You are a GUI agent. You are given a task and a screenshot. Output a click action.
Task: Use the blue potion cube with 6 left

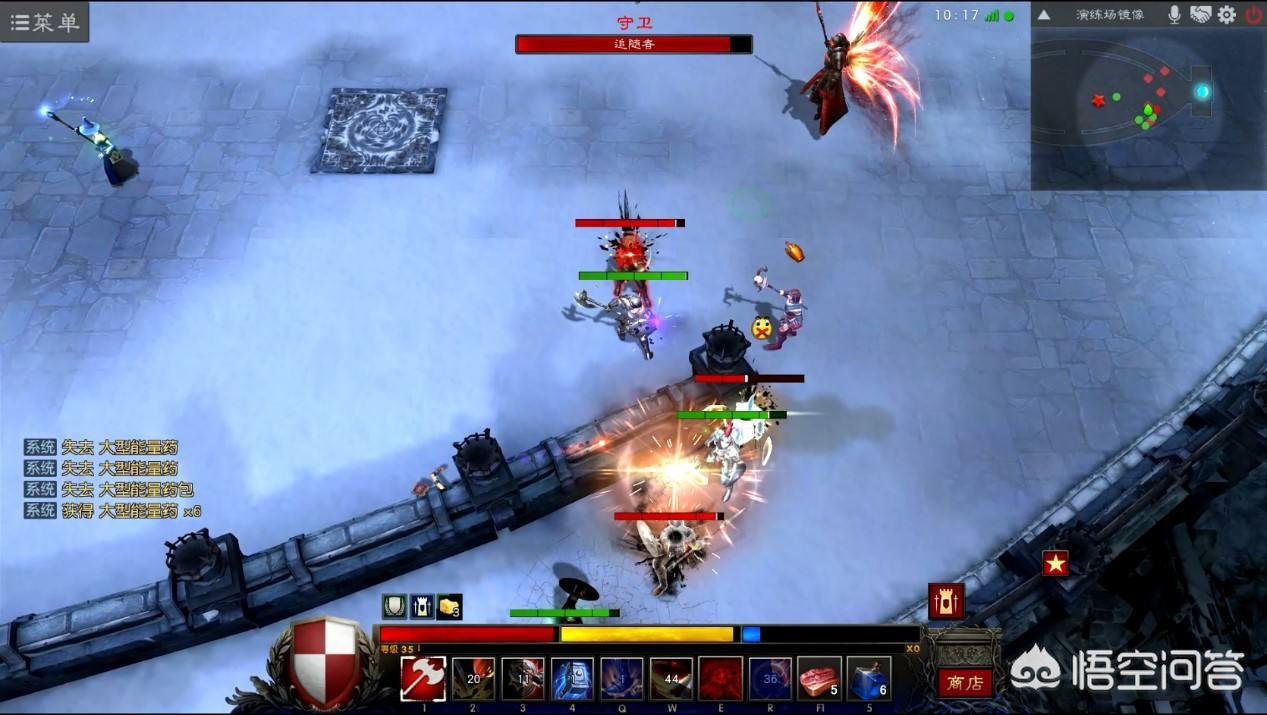click(x=868, y=678)
